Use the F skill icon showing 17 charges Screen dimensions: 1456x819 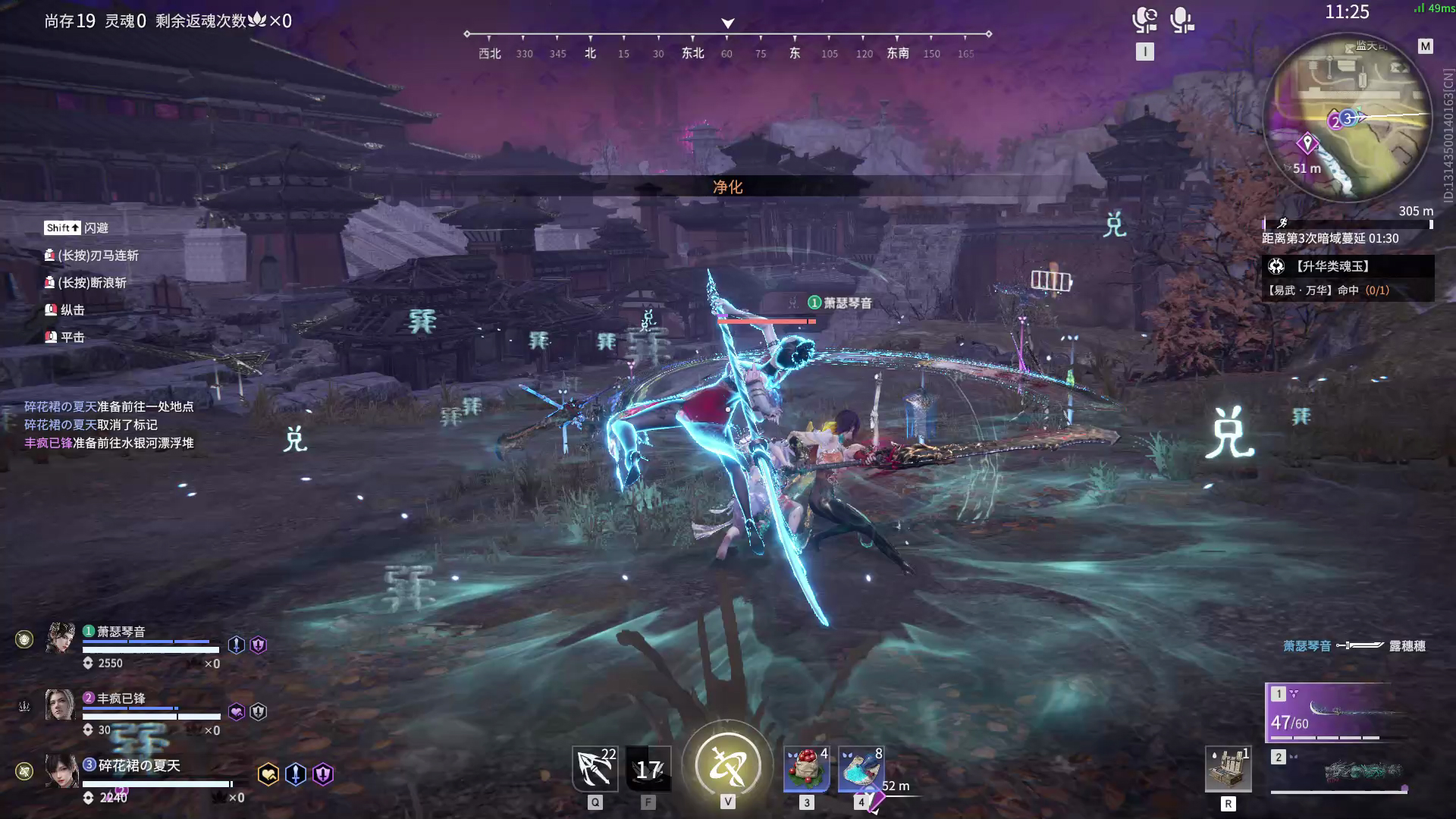point(648,770)
